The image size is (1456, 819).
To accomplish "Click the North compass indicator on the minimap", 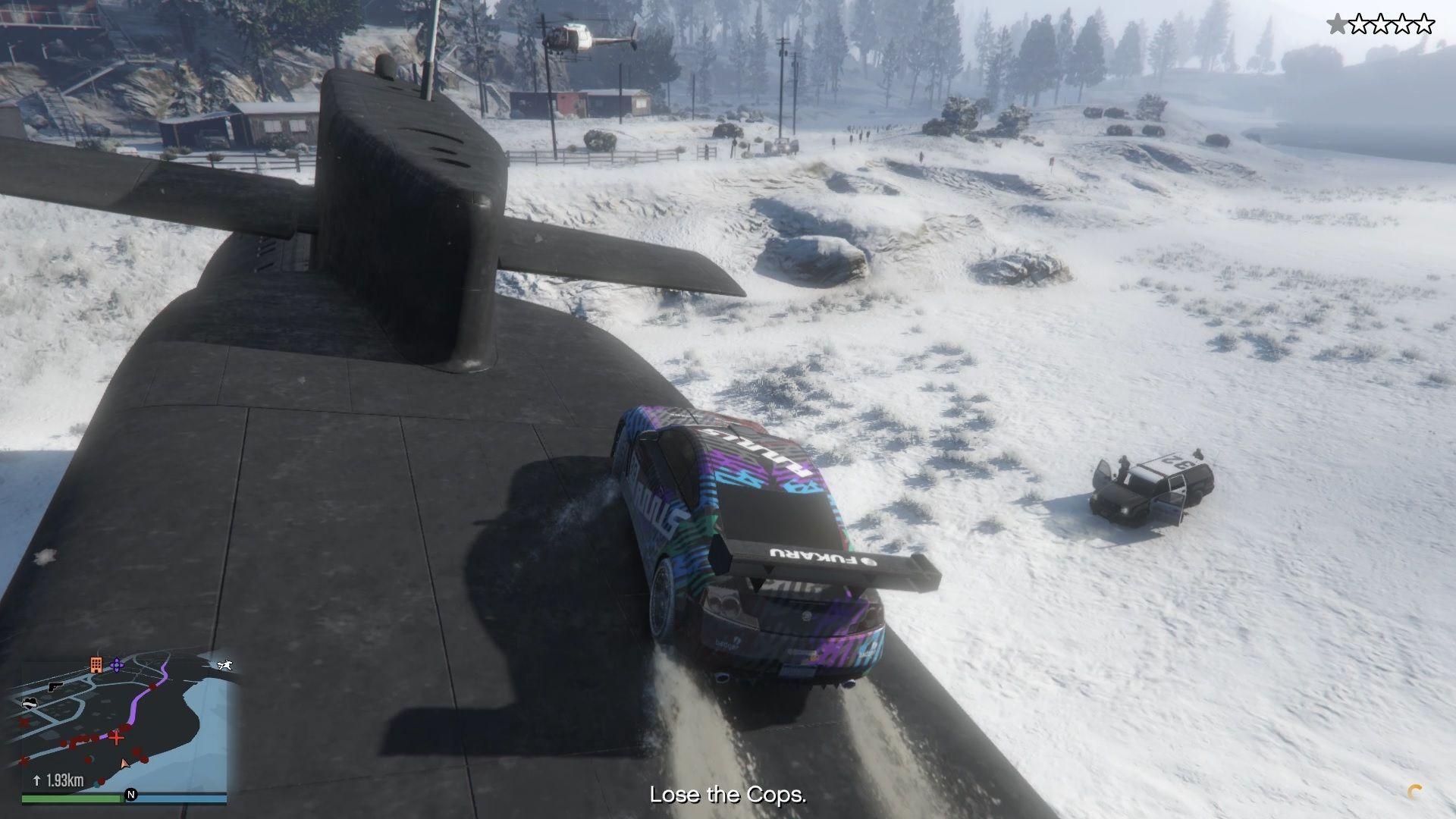I will coord(131,795).
